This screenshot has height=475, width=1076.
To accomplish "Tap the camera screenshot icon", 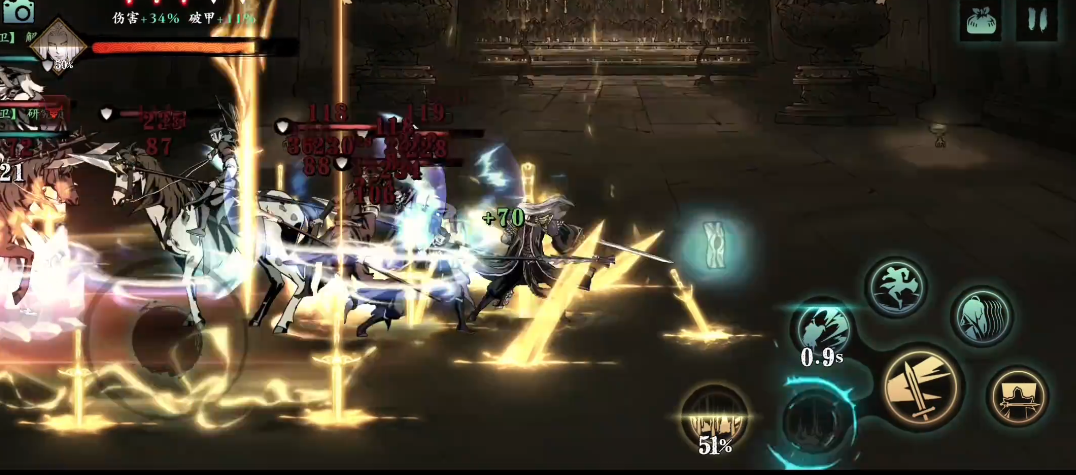I will 17,11.
